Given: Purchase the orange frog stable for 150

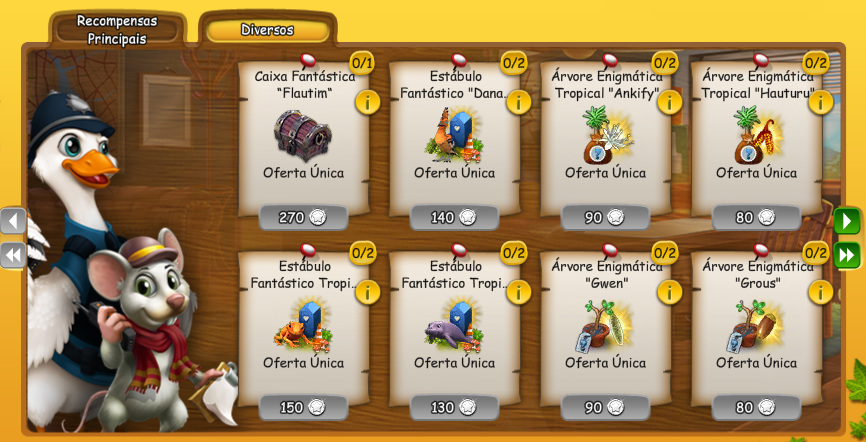Looking at the screenshot, I should (x=304, y=407).
